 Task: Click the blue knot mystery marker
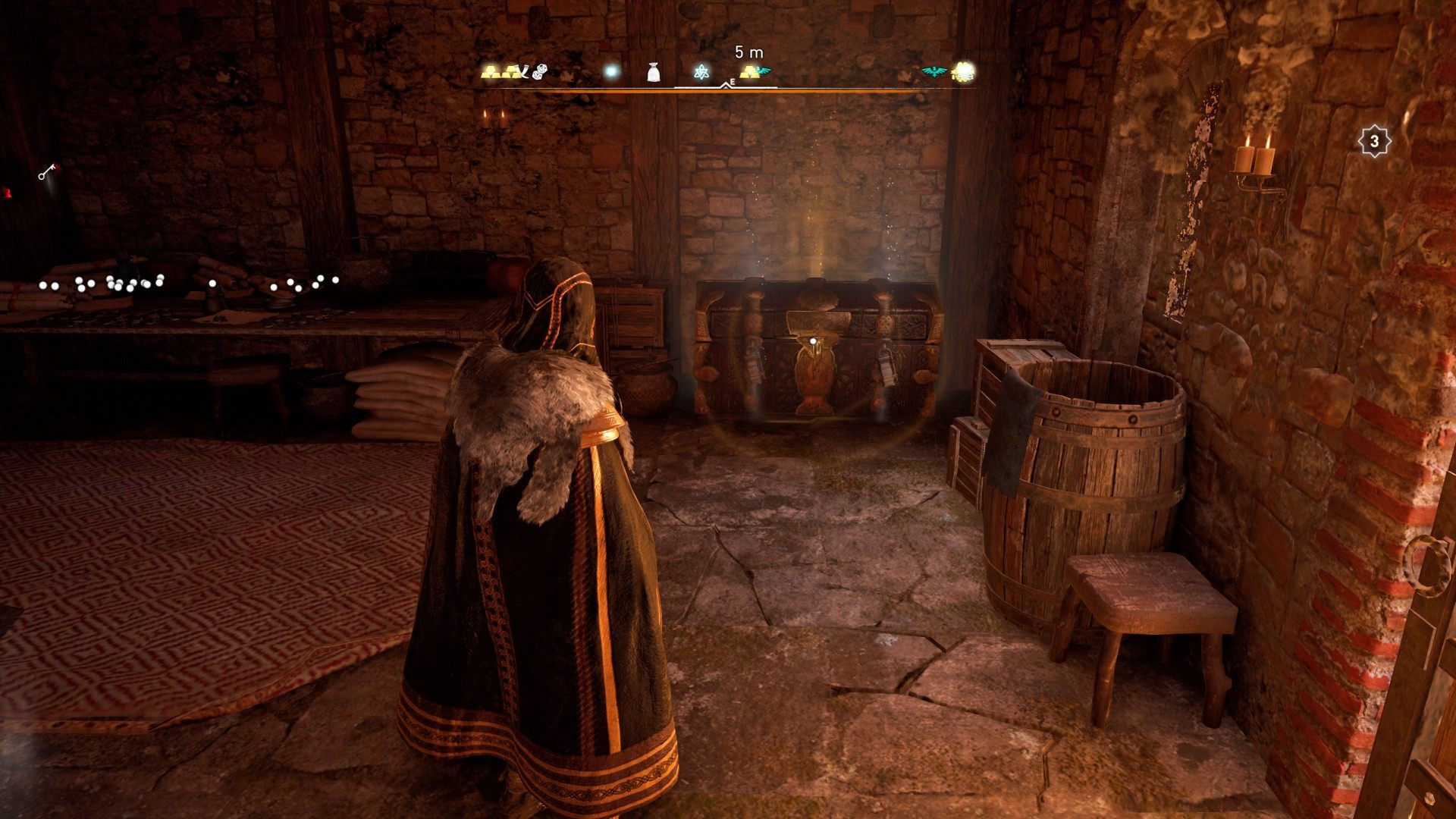[701, 73]
